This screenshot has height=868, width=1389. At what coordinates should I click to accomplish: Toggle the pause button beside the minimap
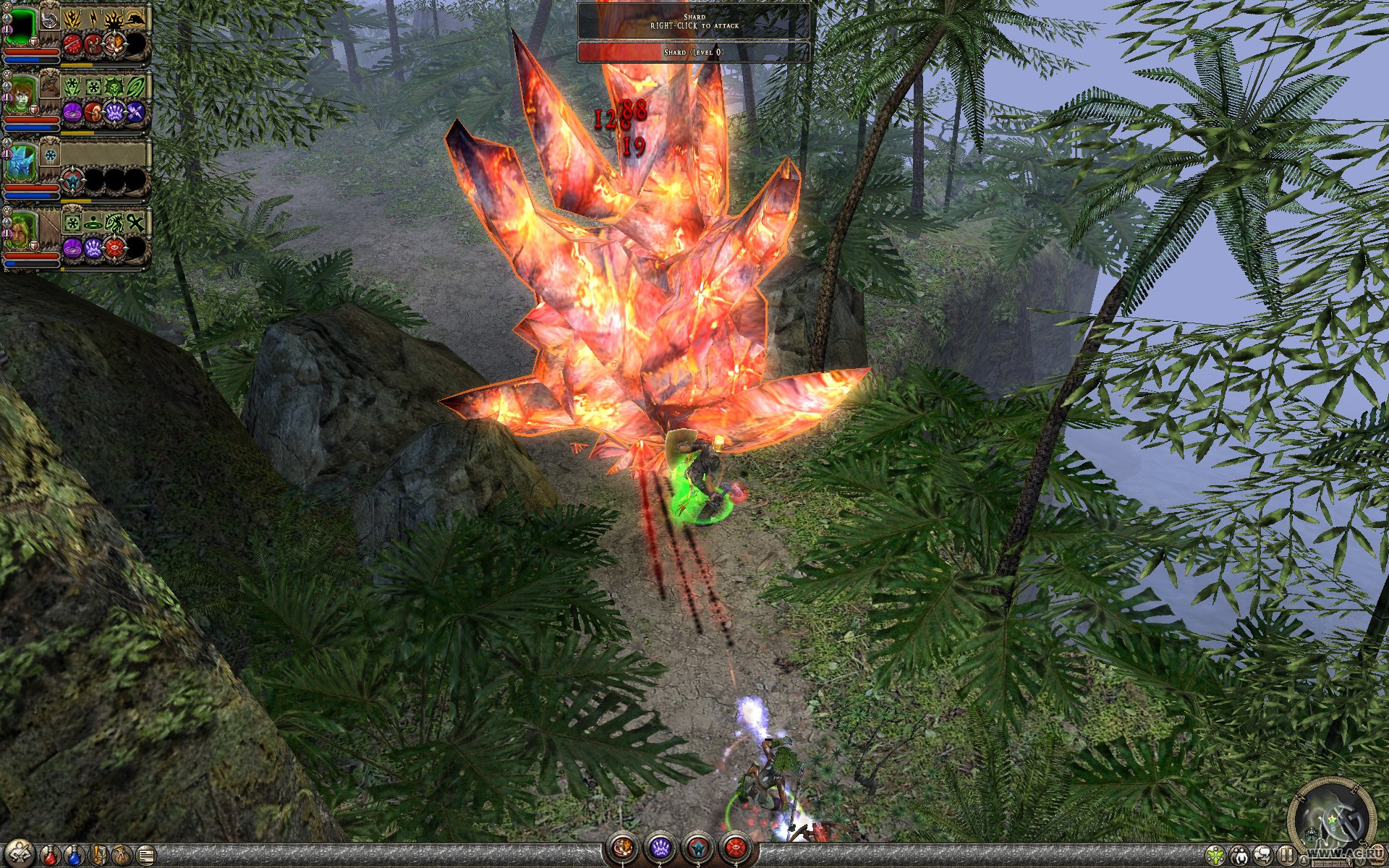point(1287,854)
